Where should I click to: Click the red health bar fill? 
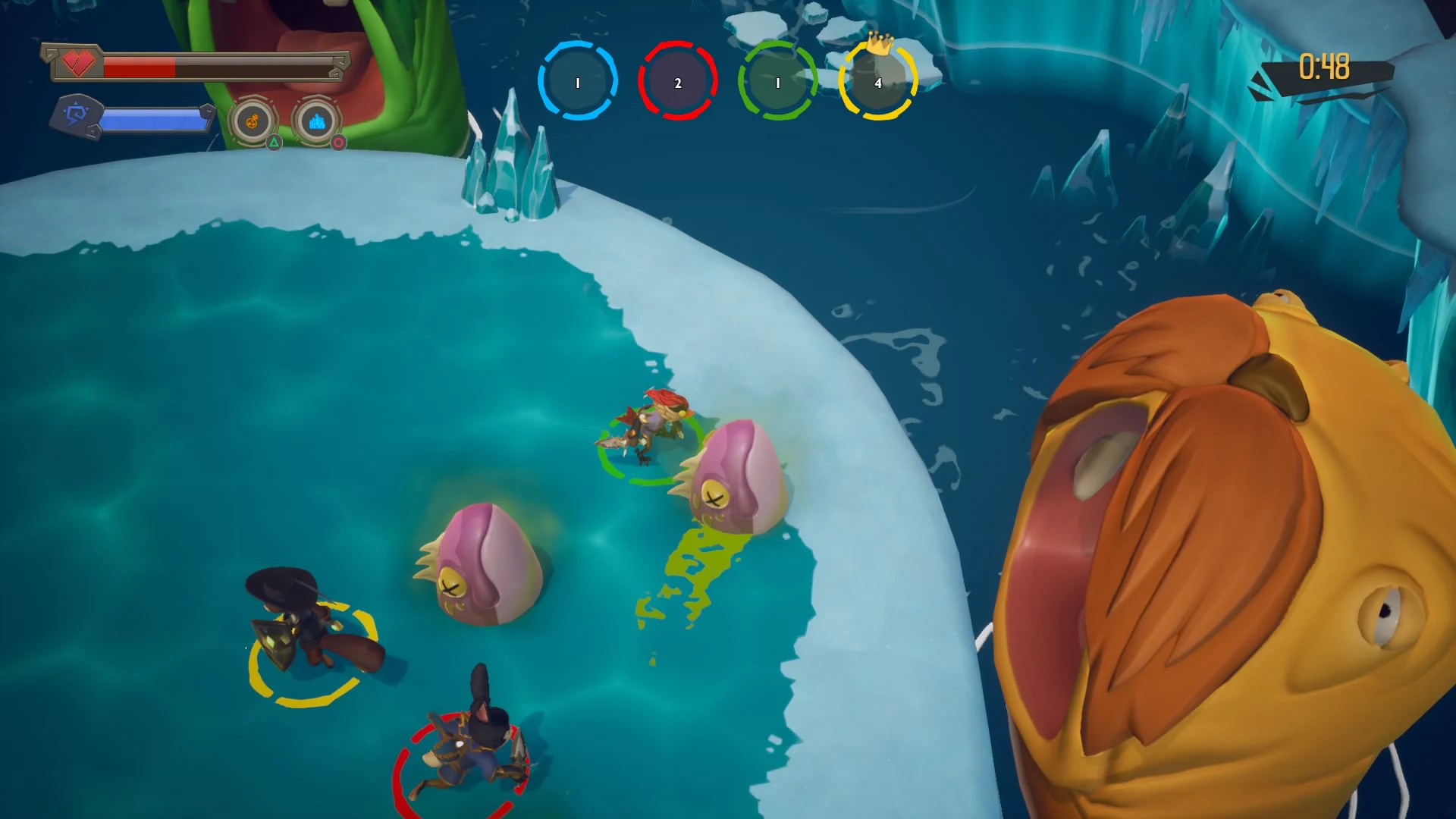point(140,67)
